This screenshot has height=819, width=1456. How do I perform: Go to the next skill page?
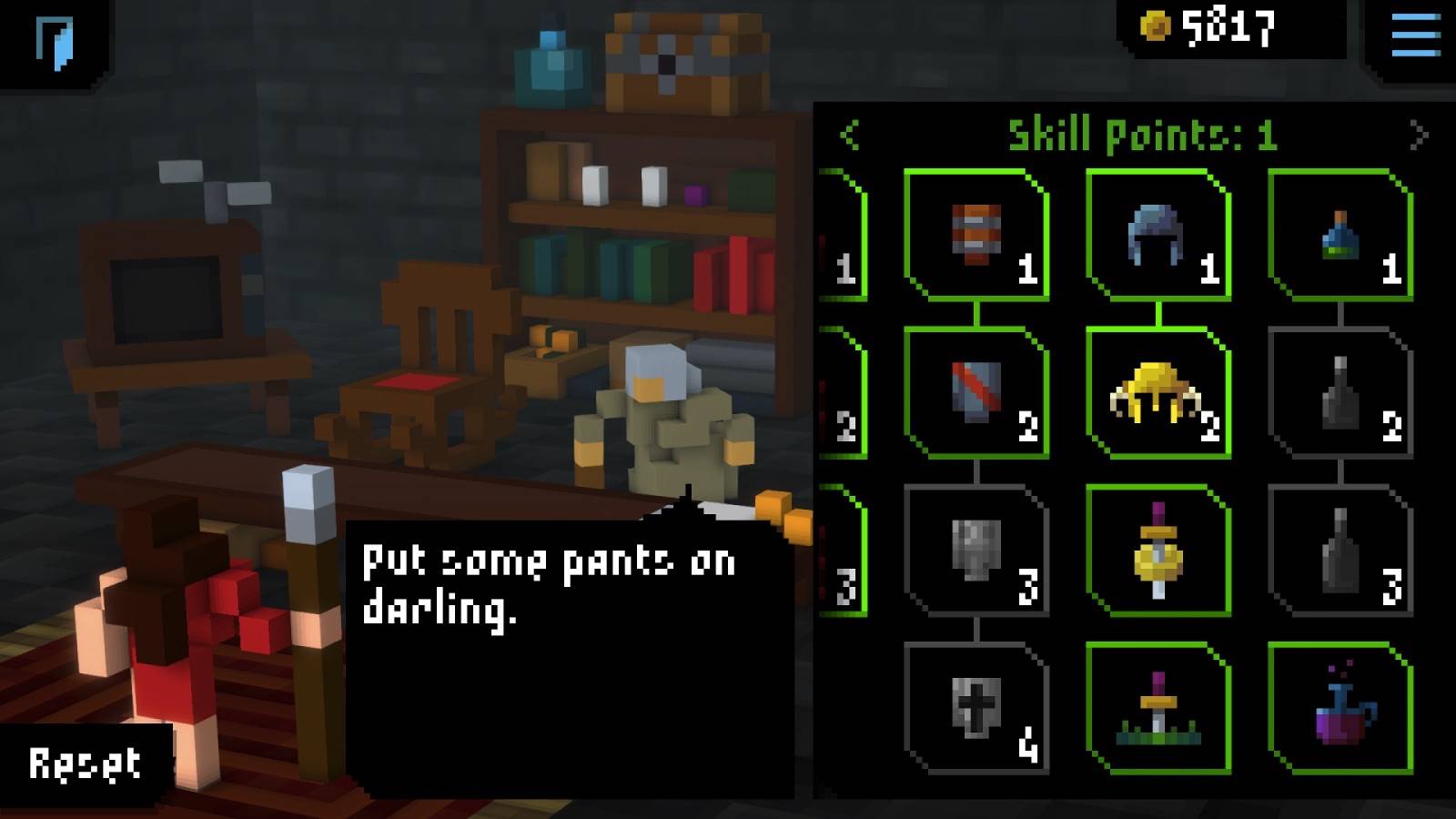tap(1418, 136)
